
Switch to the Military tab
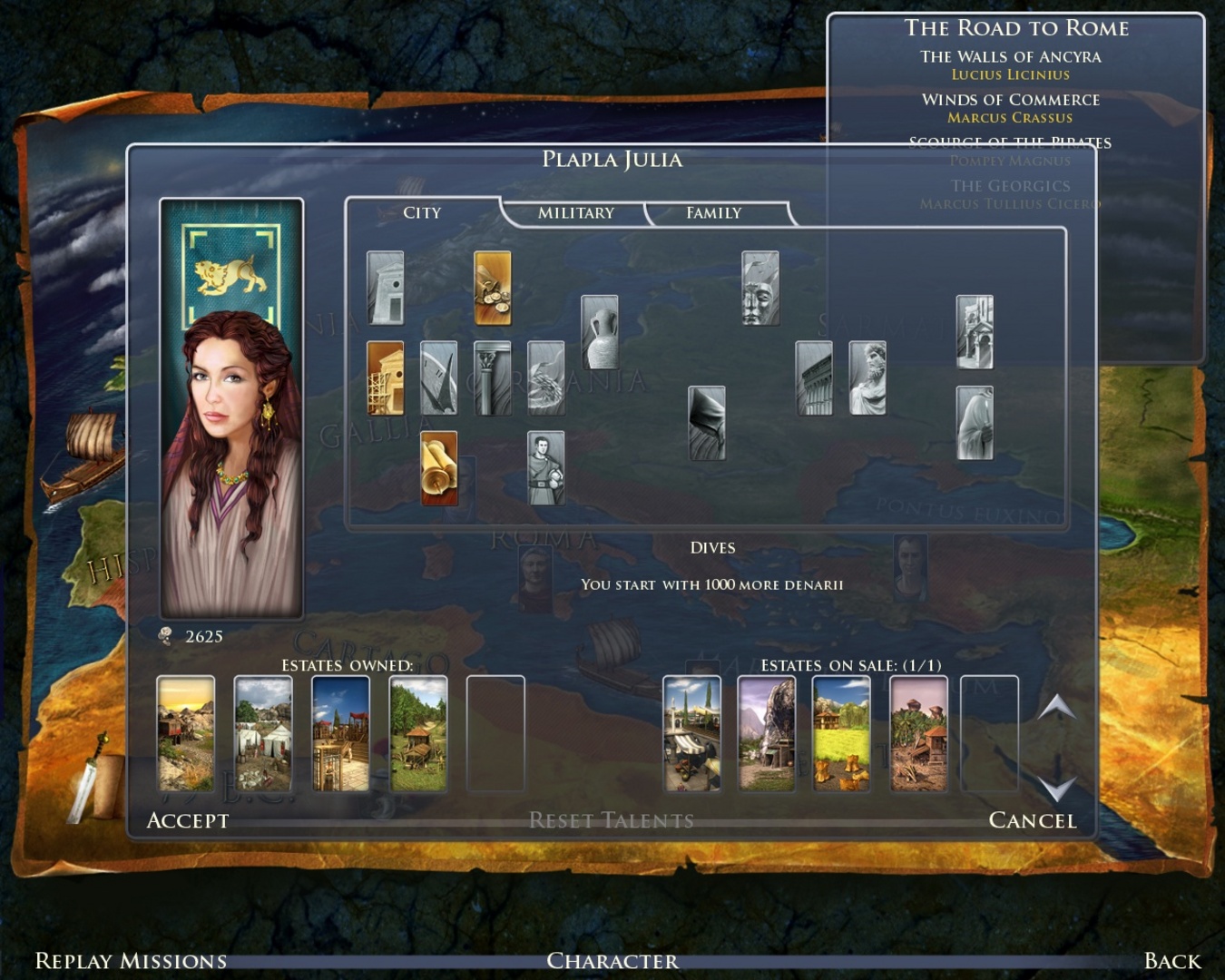coord(575,213)
